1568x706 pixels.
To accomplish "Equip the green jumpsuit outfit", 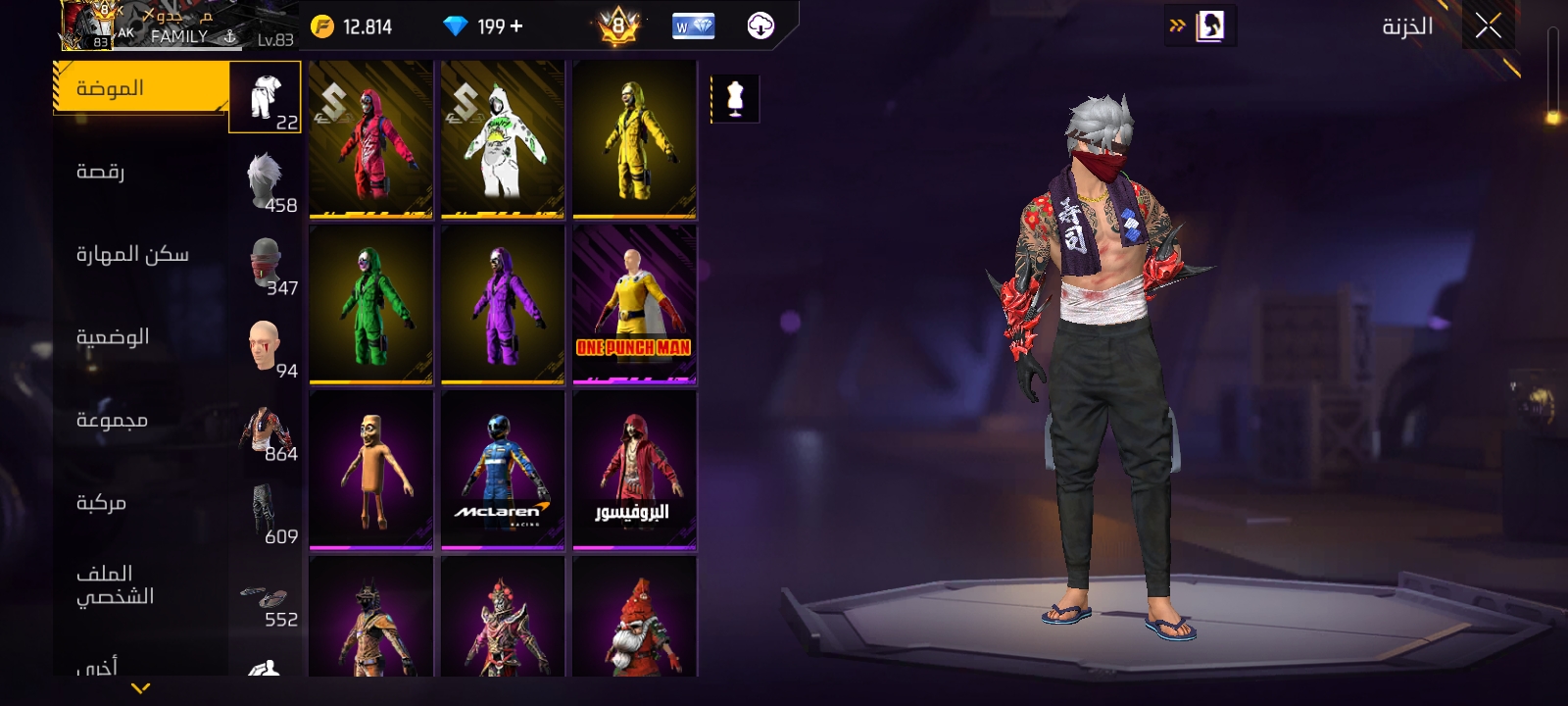I will coord(370,304).
